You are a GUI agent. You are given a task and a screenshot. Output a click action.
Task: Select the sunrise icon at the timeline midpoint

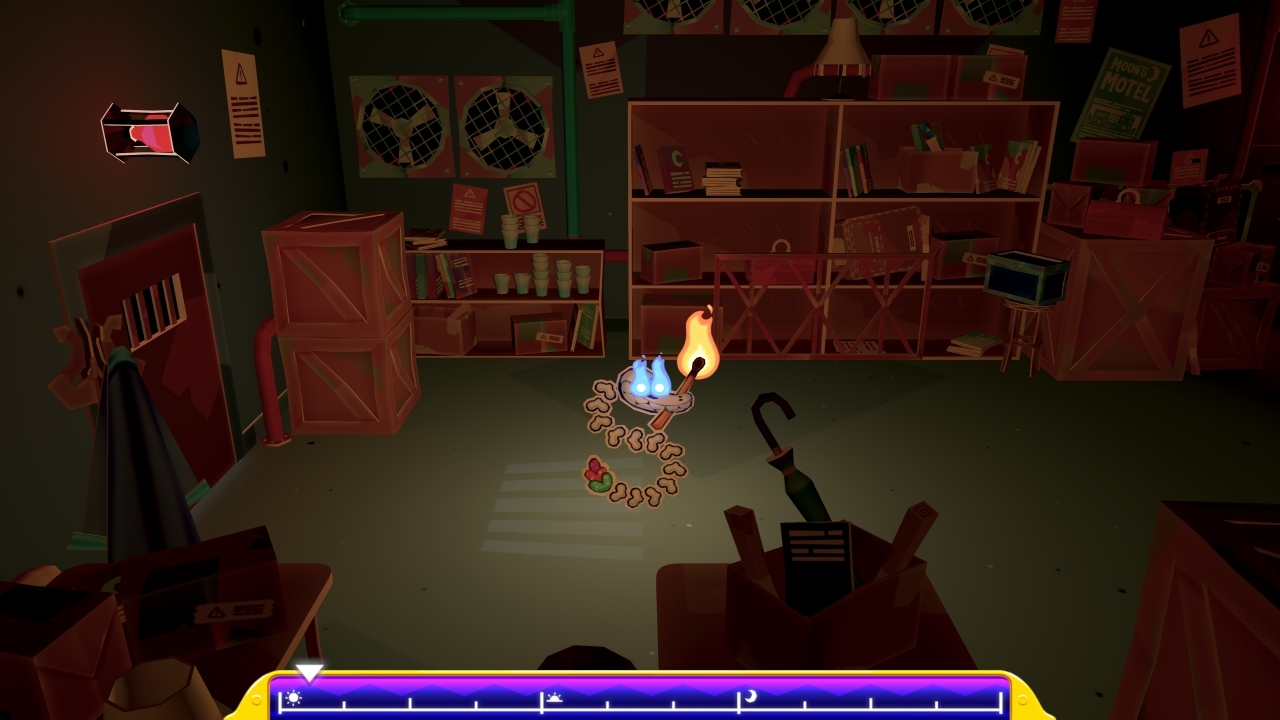[x=555, y=698]
